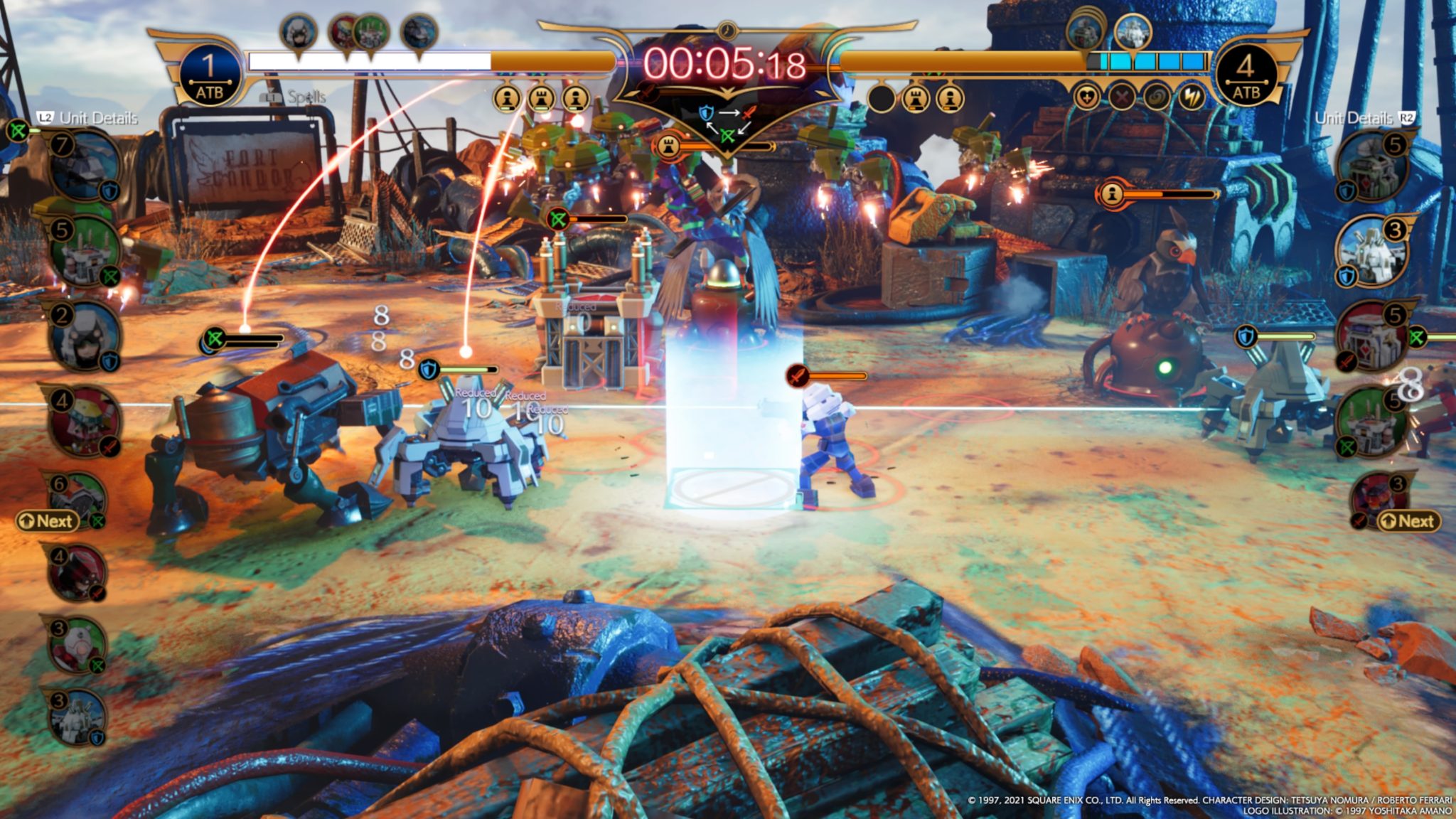Use the swirling tornado spell icon
1456x819 pixels.
coord(1157,97)
